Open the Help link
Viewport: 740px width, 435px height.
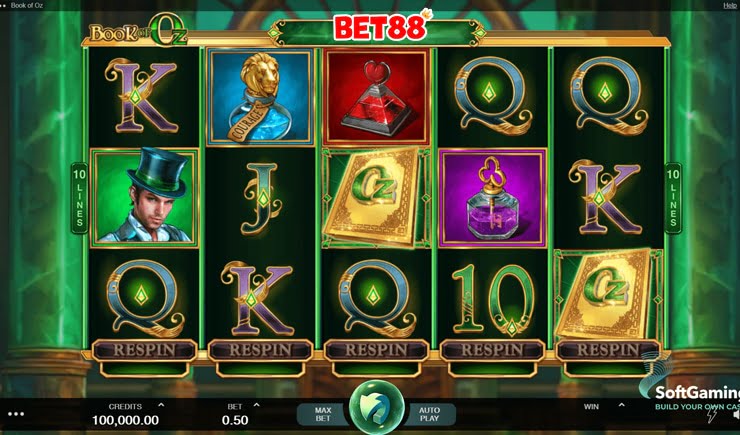click(x=729, y=6)
